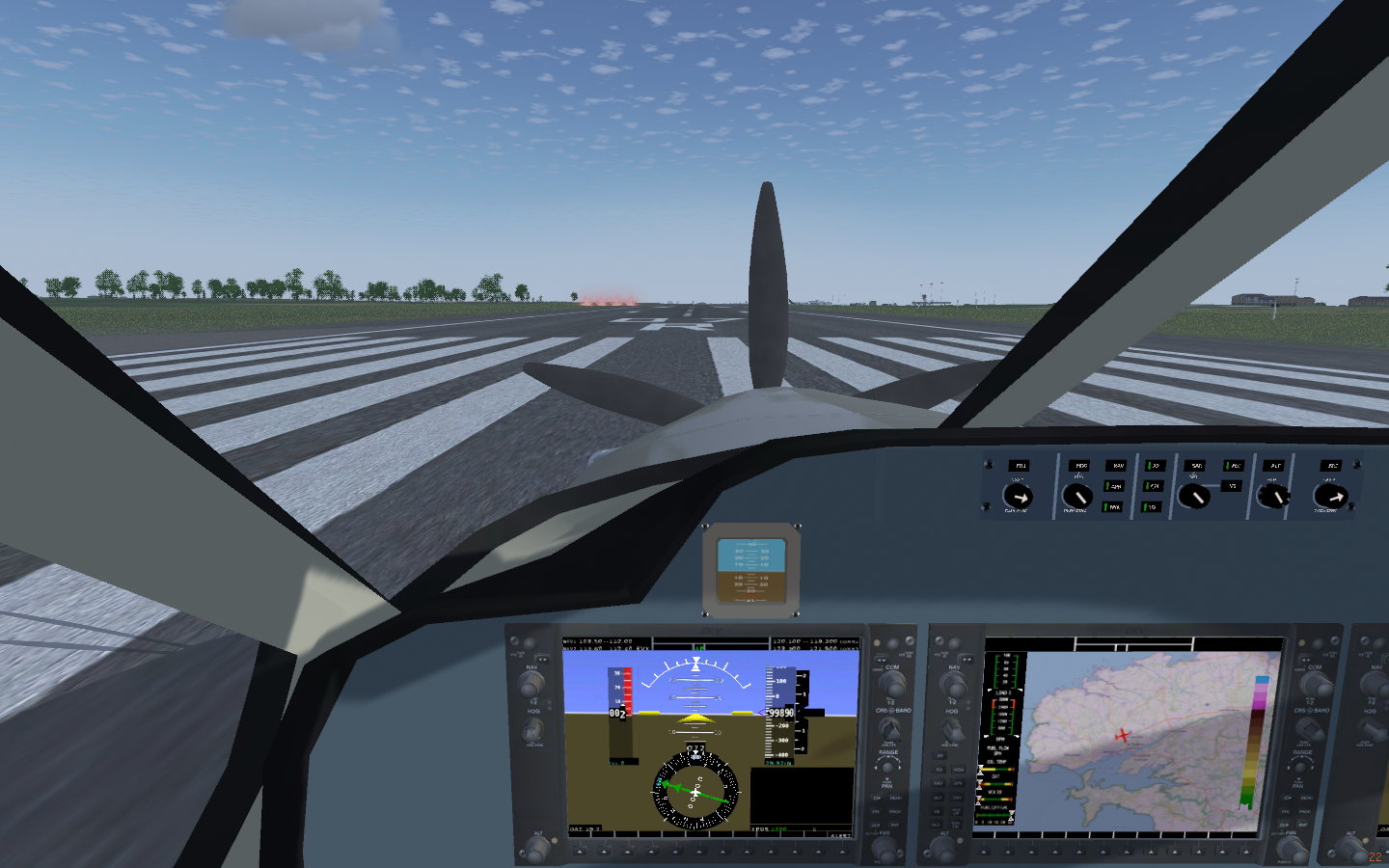
Task: Toggle the YD yaw damper button
Action: 1152,506
